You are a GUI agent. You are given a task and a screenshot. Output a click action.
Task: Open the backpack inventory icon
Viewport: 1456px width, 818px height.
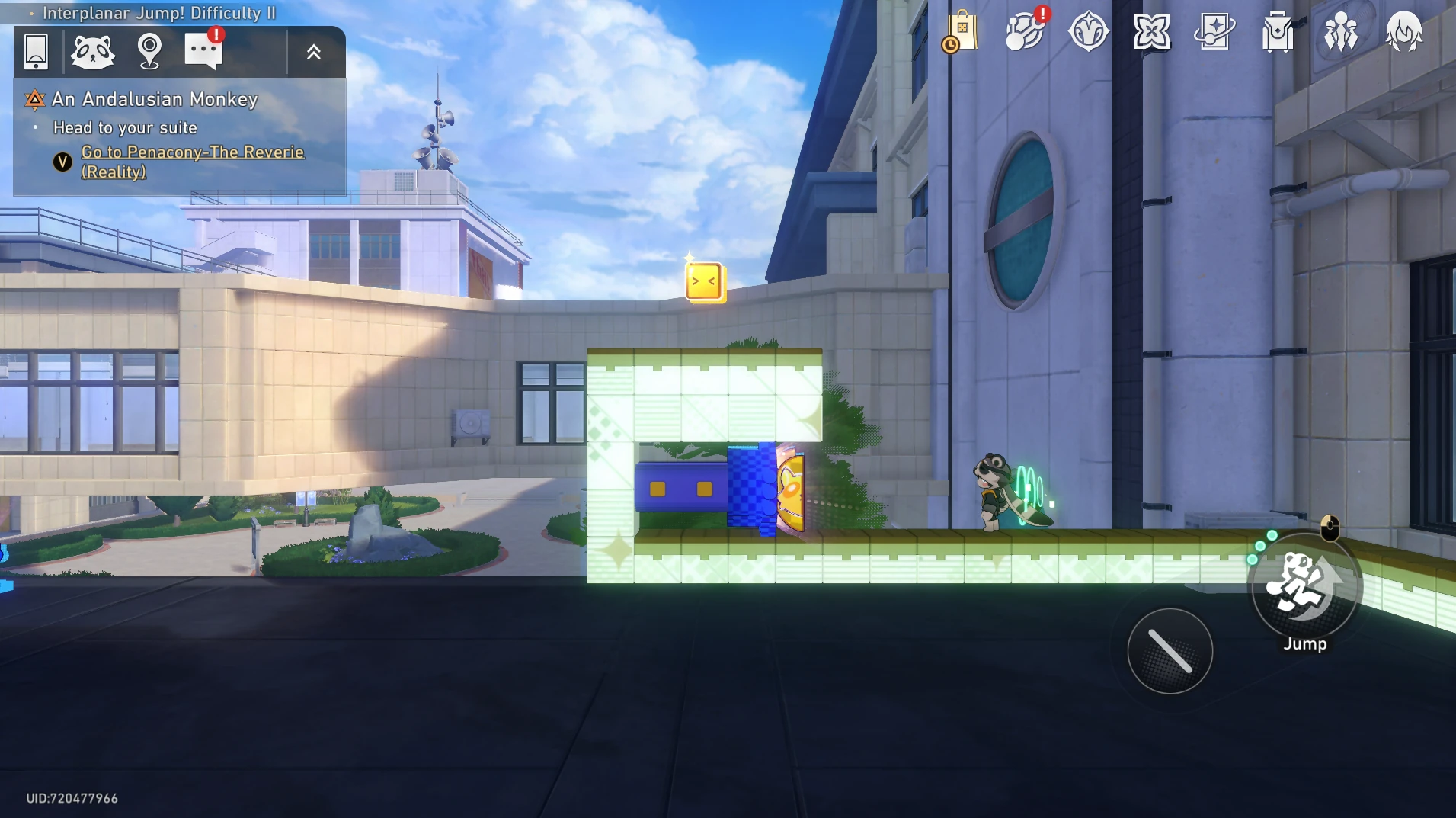[x=1278, y=32]
